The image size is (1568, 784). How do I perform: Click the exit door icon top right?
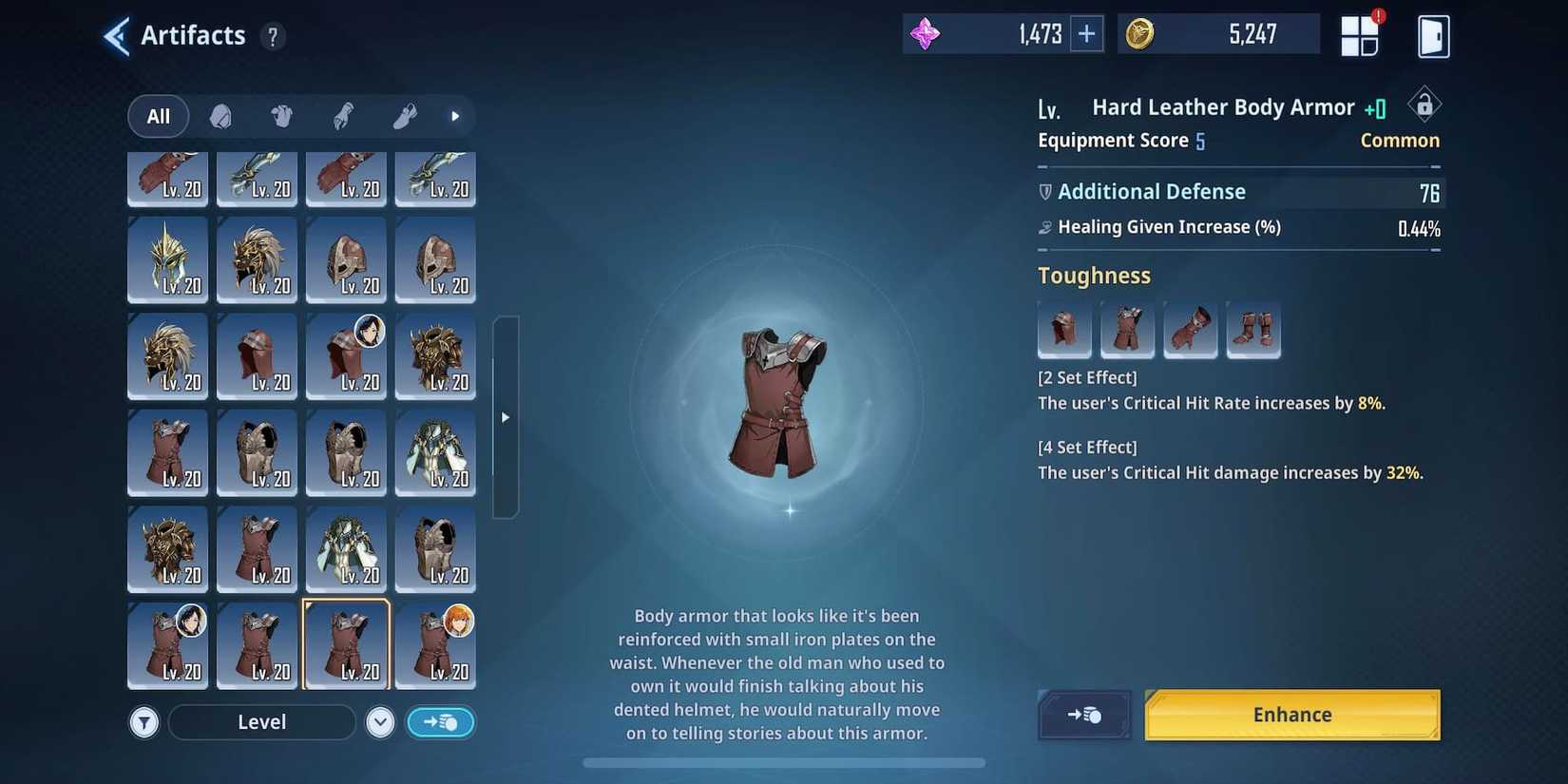(1433, 35)
